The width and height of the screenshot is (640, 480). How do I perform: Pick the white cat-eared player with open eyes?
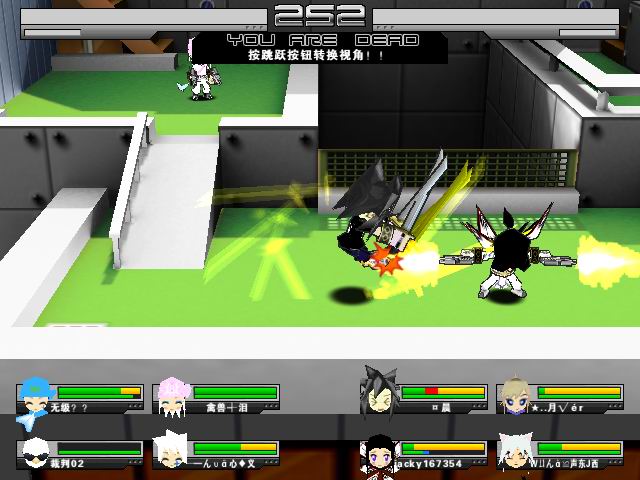pos(516,452)
